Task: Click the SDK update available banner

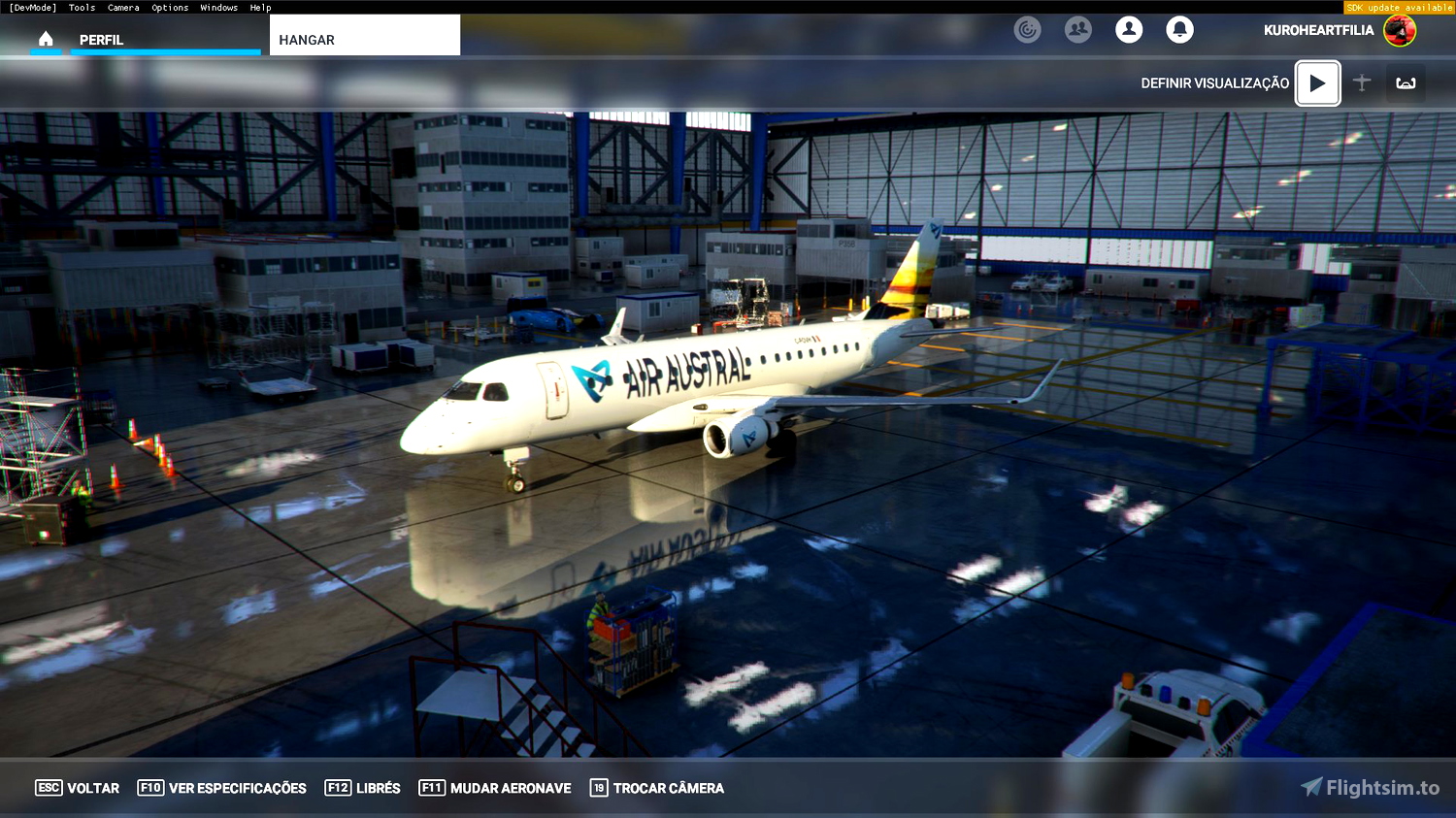Action: coord(1398,7)
